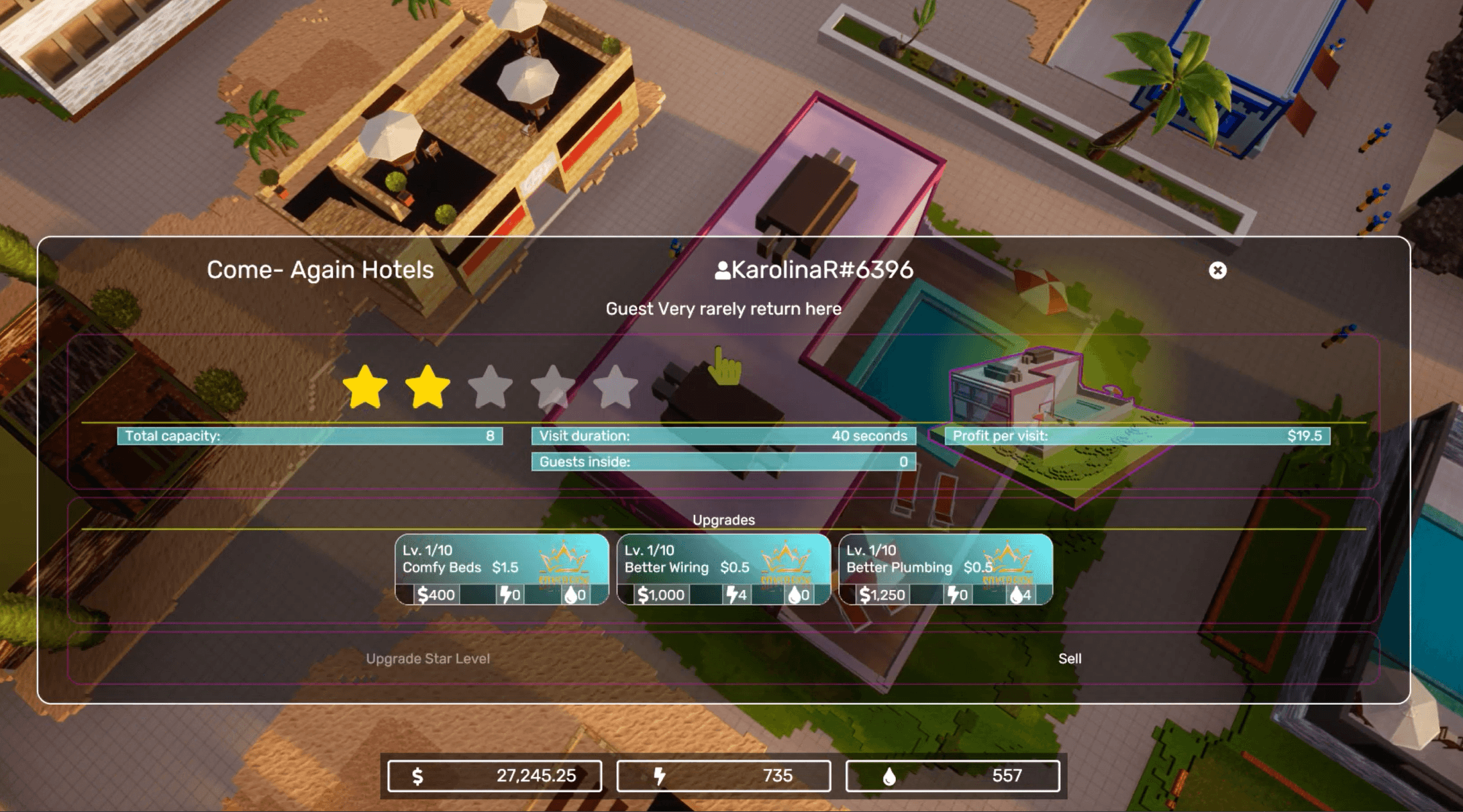The width and height of the screenshot is (1463, 812).
Task: Purchase the Better Wiring upgrade
Action: (x=723, y=569)
